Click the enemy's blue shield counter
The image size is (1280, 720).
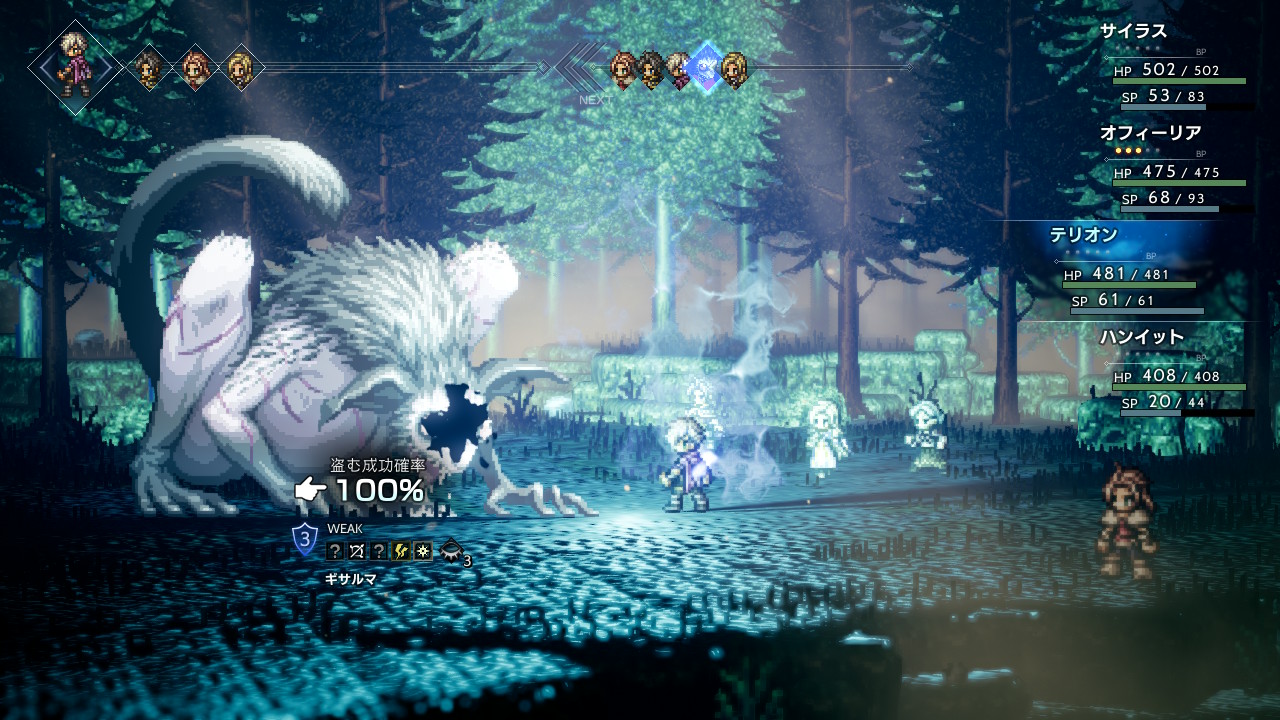[x=305, y=540]
